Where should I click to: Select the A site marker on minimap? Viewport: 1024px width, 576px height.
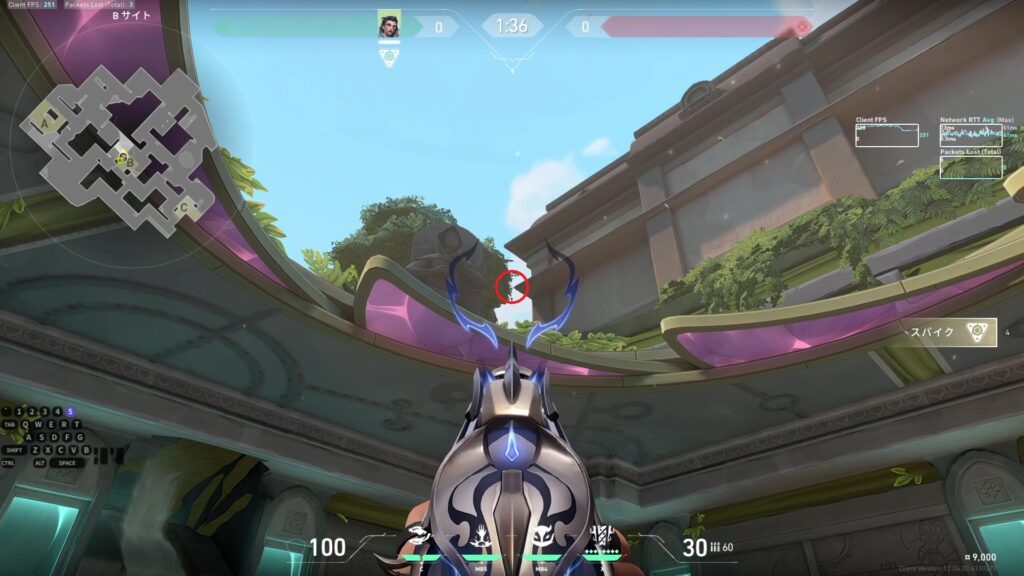click(47, 123)
